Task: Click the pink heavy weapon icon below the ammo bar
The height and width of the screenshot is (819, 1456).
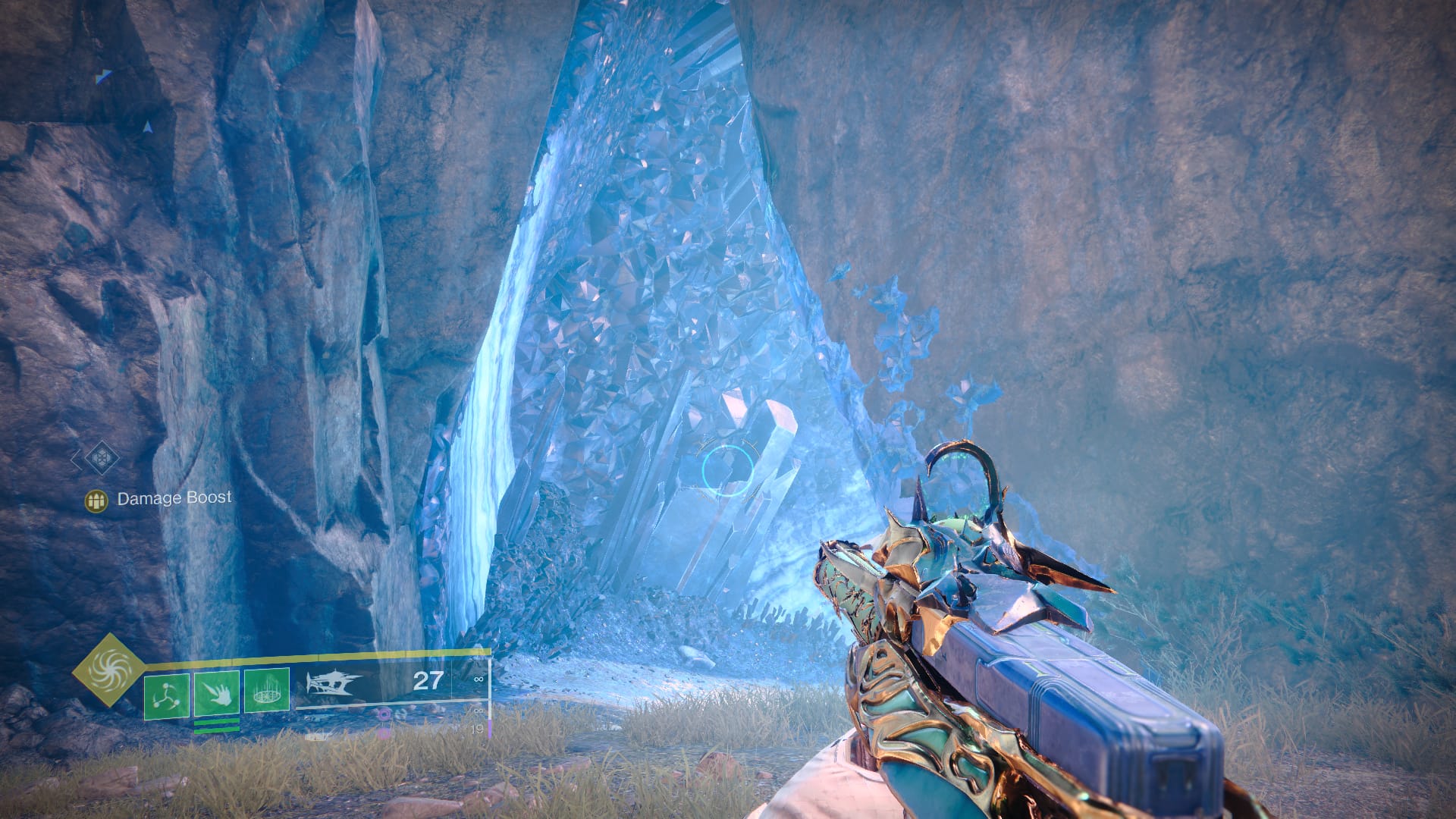Action: [x=384, y=714]
